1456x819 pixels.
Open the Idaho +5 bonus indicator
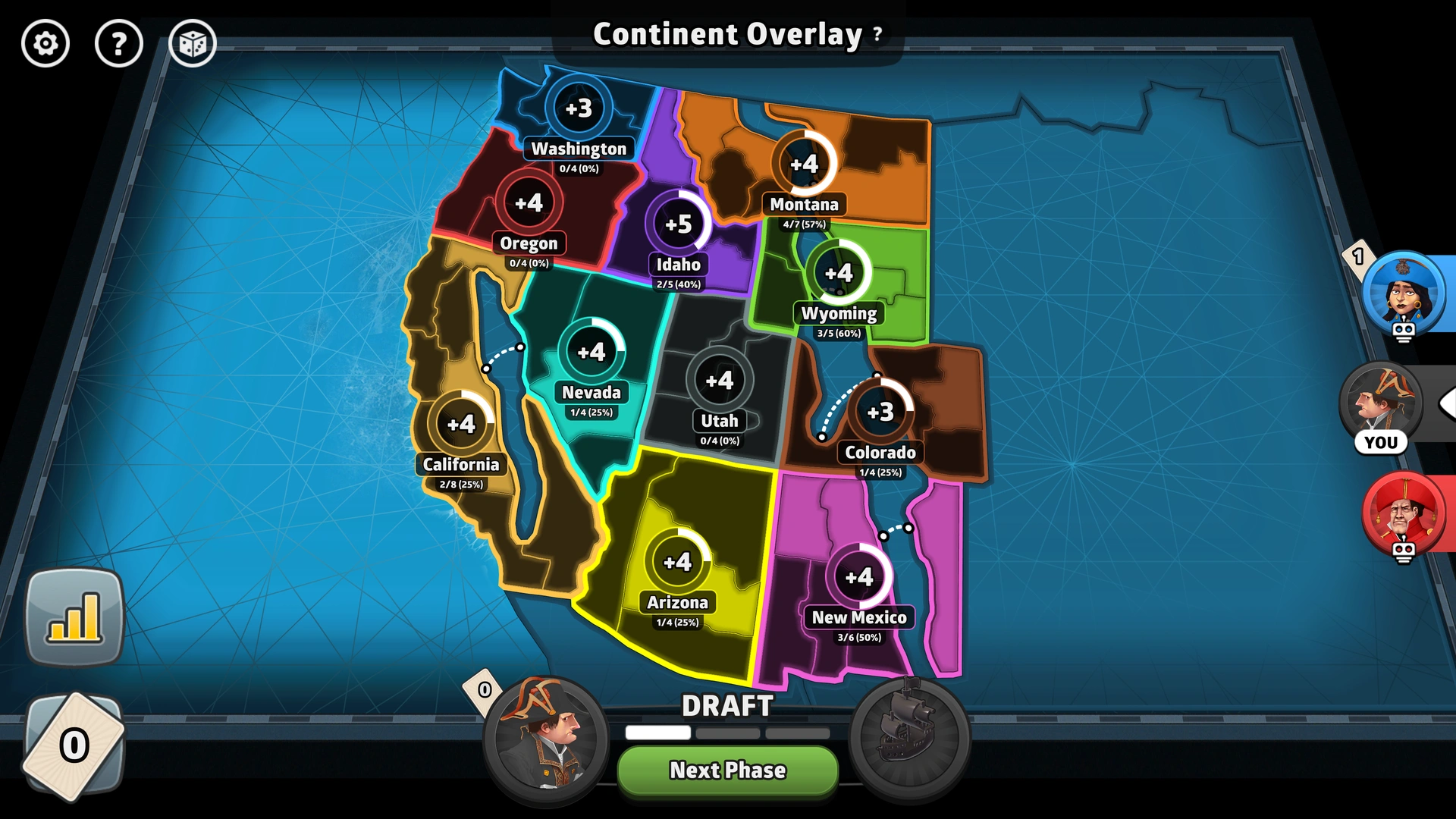pyautogui.click(x=677, y=224)
